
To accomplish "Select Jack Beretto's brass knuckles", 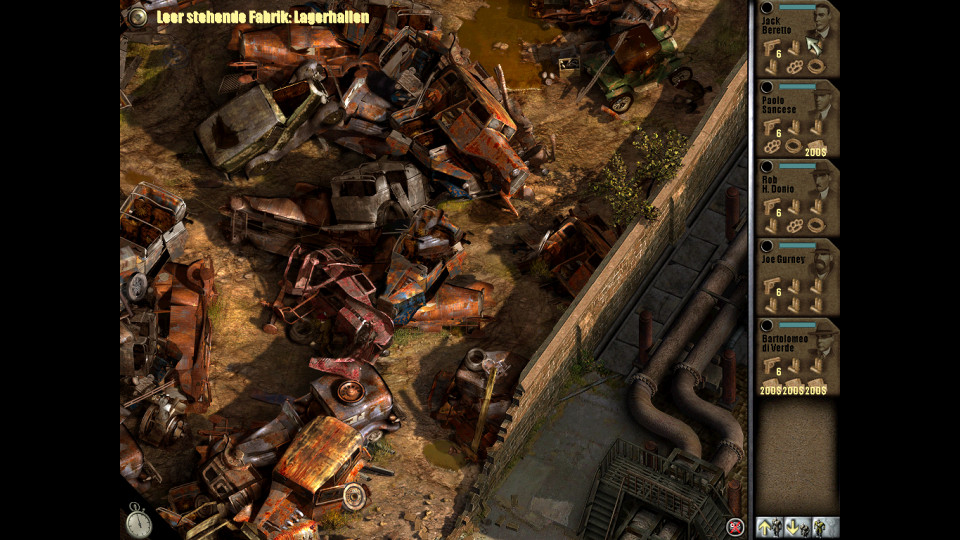I will pyautogui.click(x=794, y=67).
